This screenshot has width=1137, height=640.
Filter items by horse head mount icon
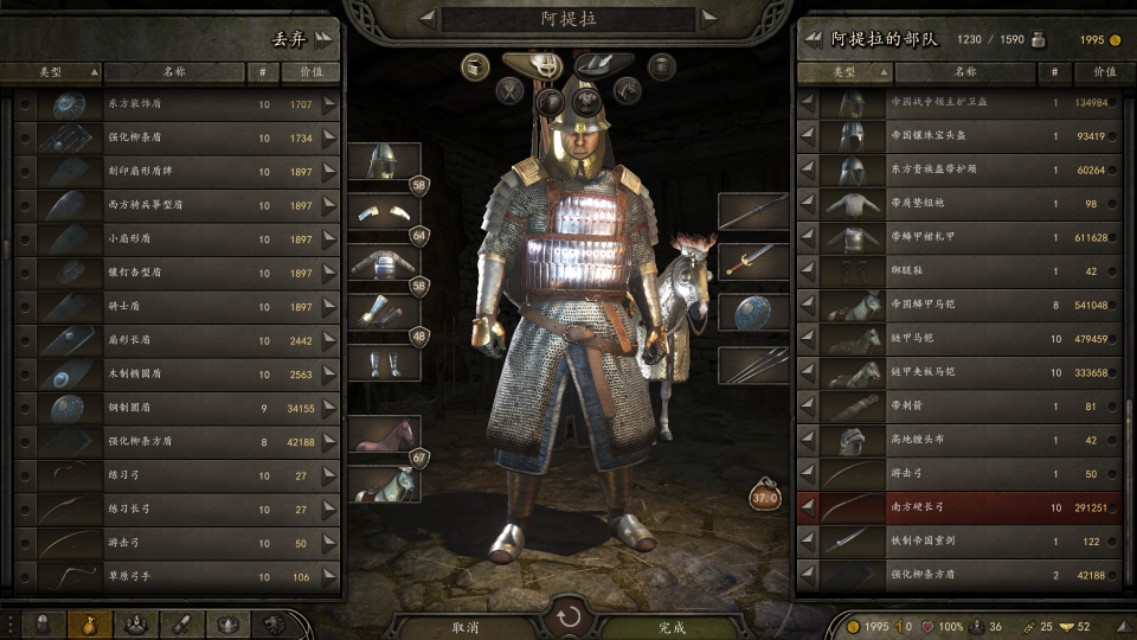coord(627,91)
